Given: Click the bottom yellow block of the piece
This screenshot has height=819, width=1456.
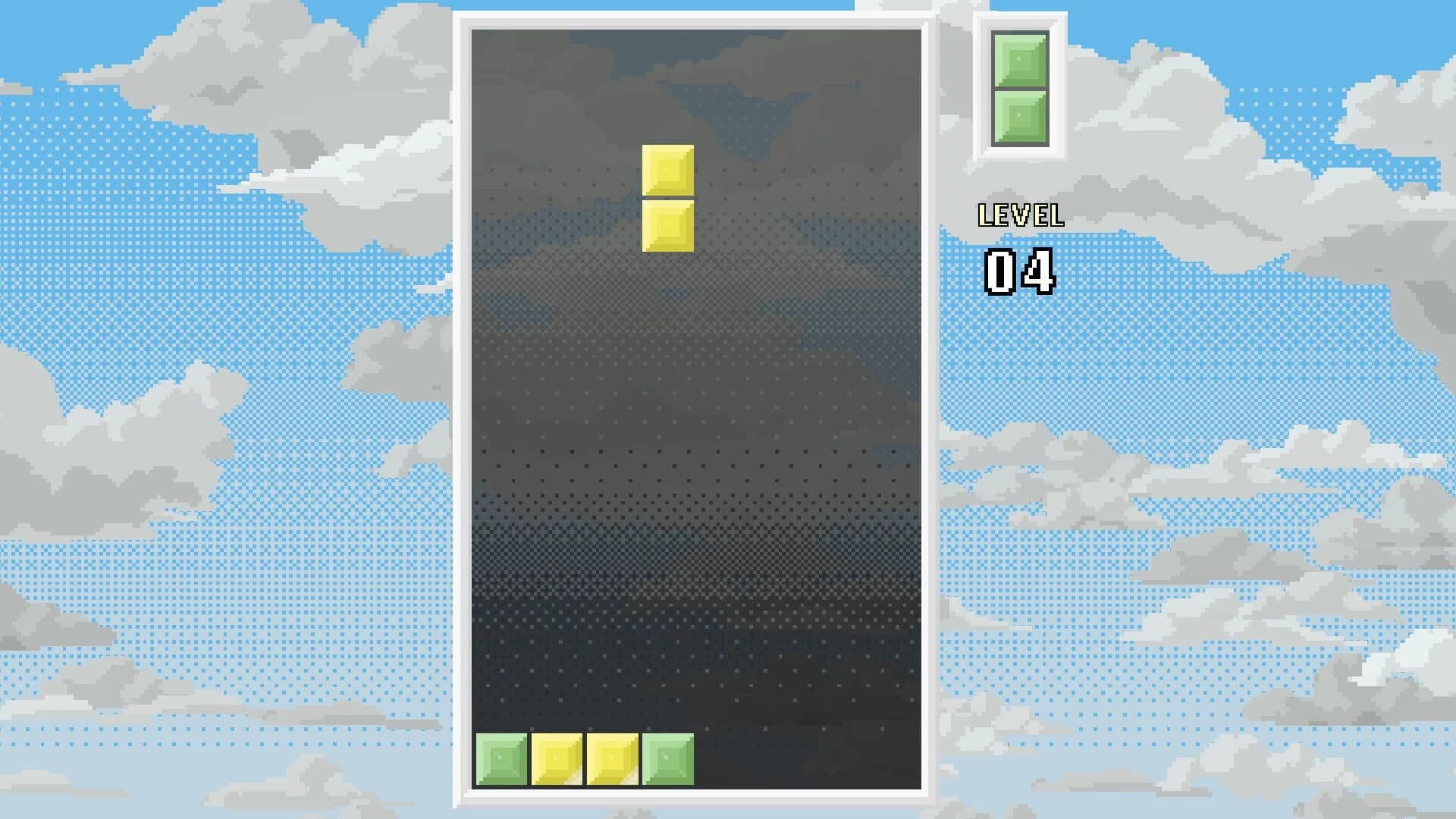Looking at the screenshot, I should (x=667, y=225).
